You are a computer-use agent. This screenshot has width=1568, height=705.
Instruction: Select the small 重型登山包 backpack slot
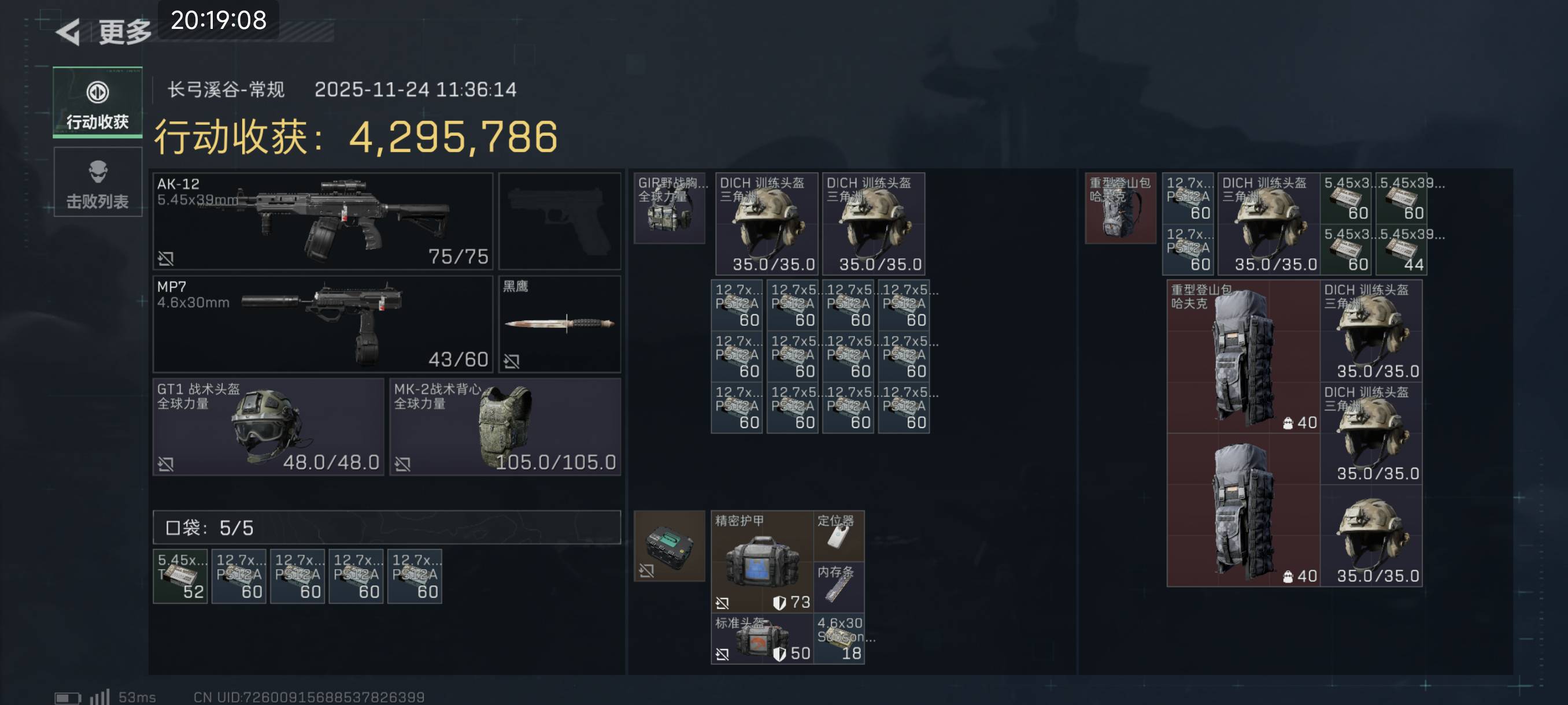tap(1120, 208)
